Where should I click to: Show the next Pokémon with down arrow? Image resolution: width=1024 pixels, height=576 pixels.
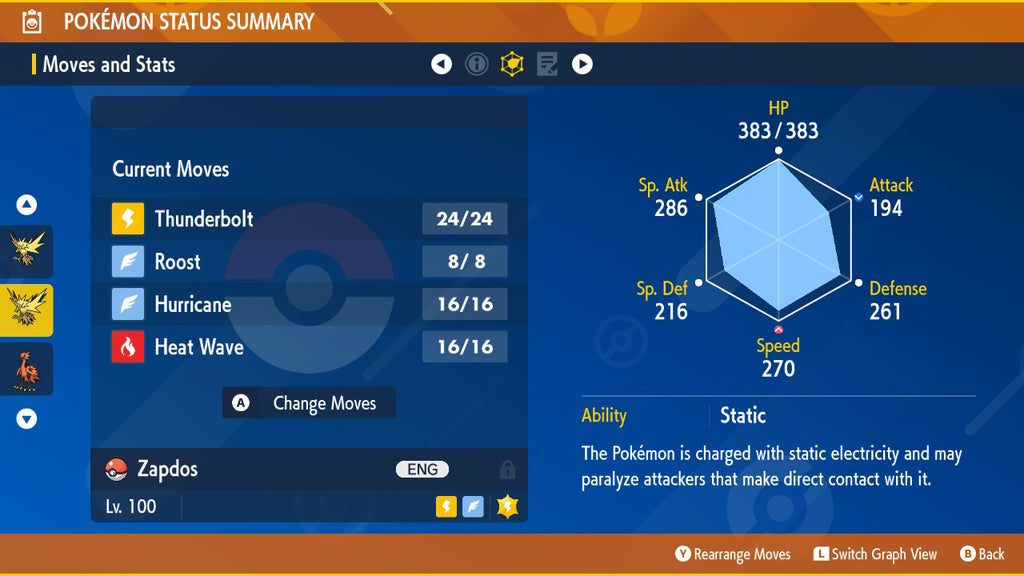click(x=27, y=419)
